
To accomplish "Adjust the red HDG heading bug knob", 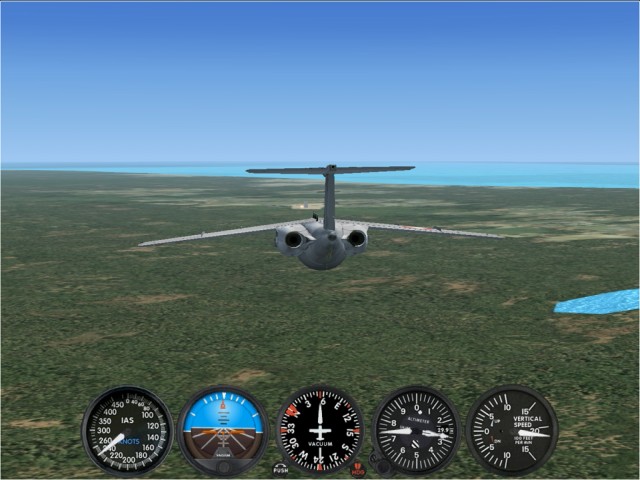I will (358, 468).
